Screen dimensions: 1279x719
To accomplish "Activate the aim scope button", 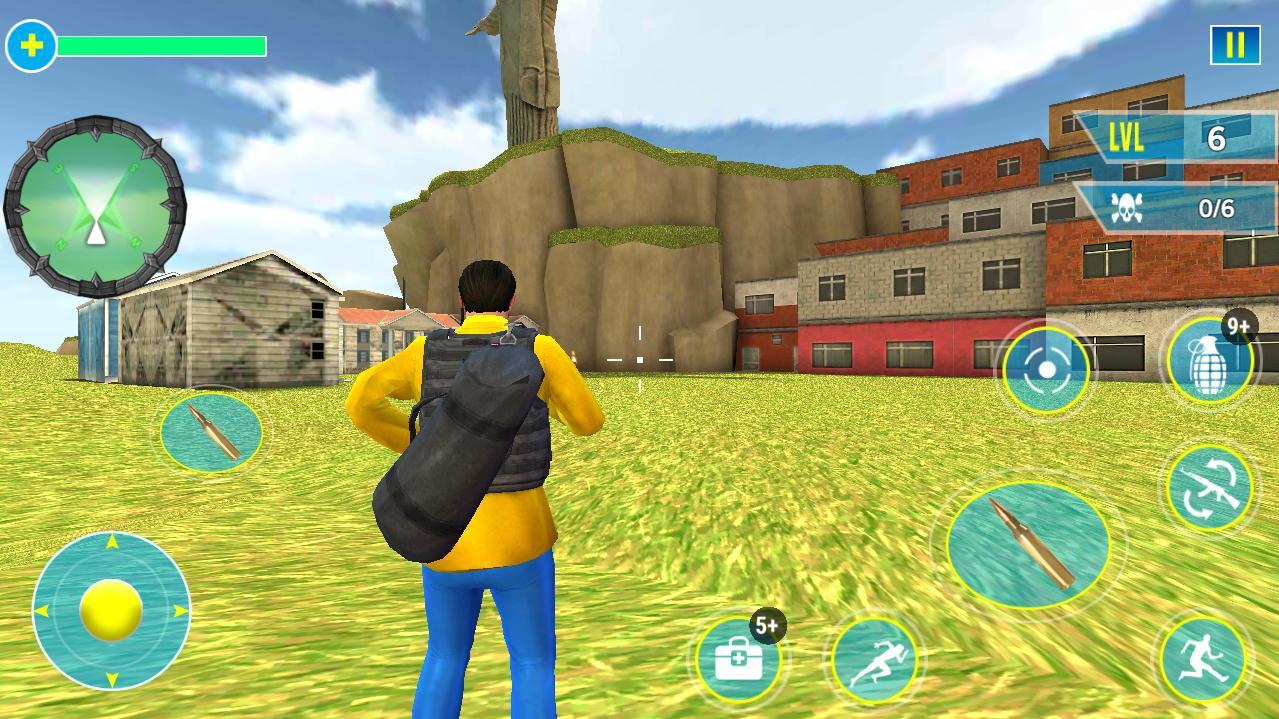I will tap(1046, 370).
